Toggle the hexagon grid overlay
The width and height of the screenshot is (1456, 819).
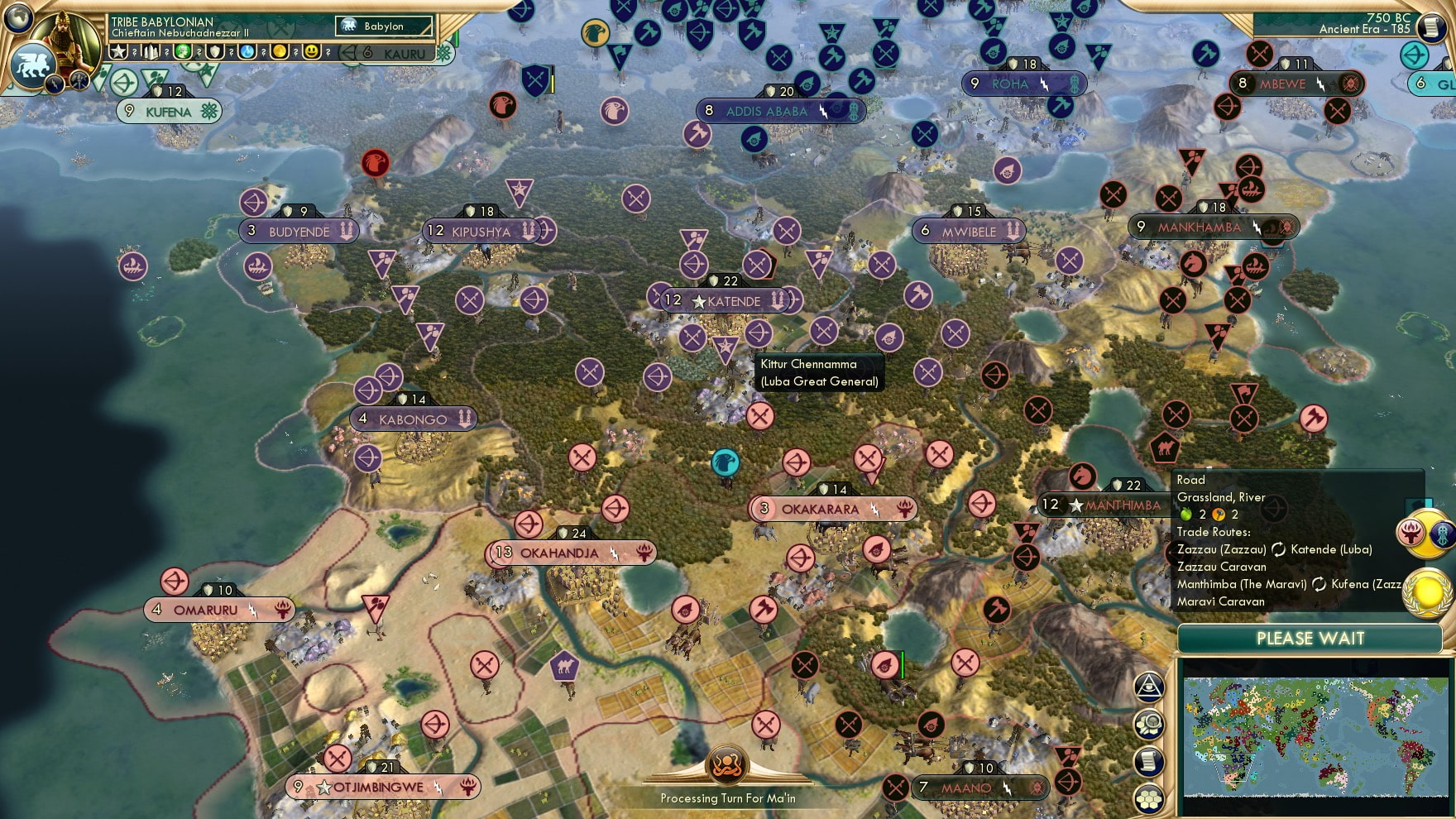point(1148,800)
